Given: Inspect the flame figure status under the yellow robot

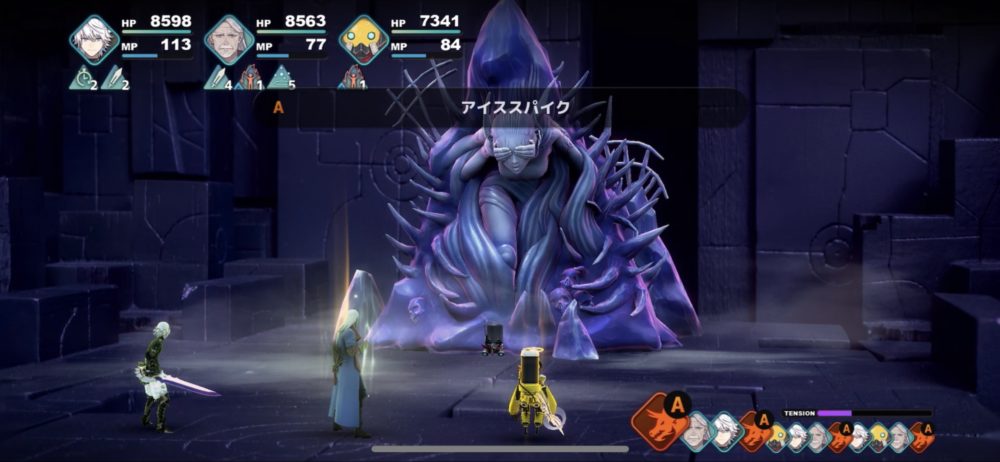Looking at the screenshot, I should point(352,77).
